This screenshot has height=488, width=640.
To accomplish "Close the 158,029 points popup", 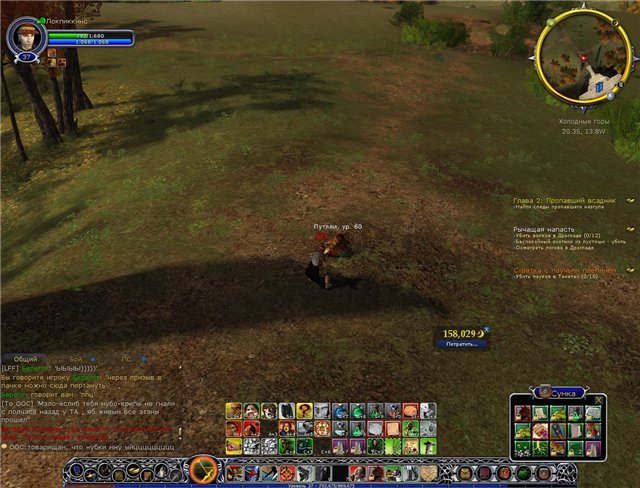I will pyautogui.click(x=487, y=330).
